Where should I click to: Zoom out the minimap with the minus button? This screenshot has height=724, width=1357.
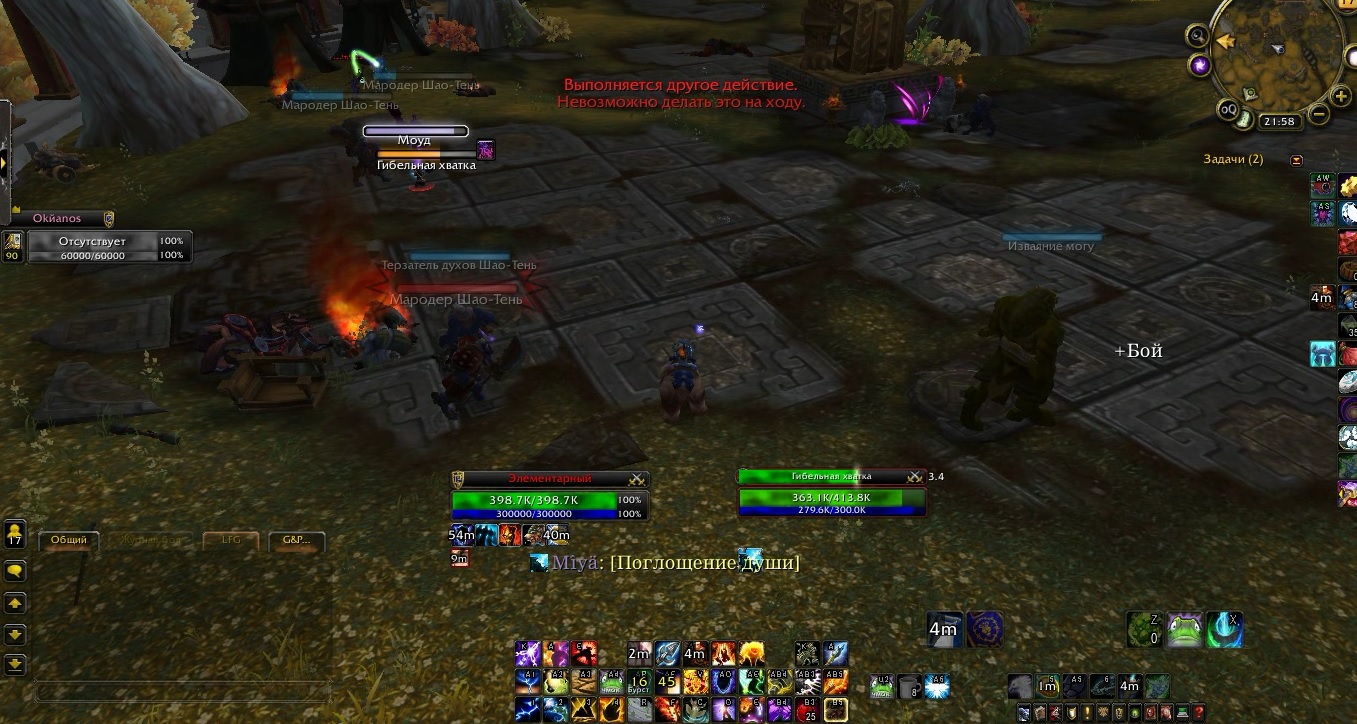pos(1319,114)
